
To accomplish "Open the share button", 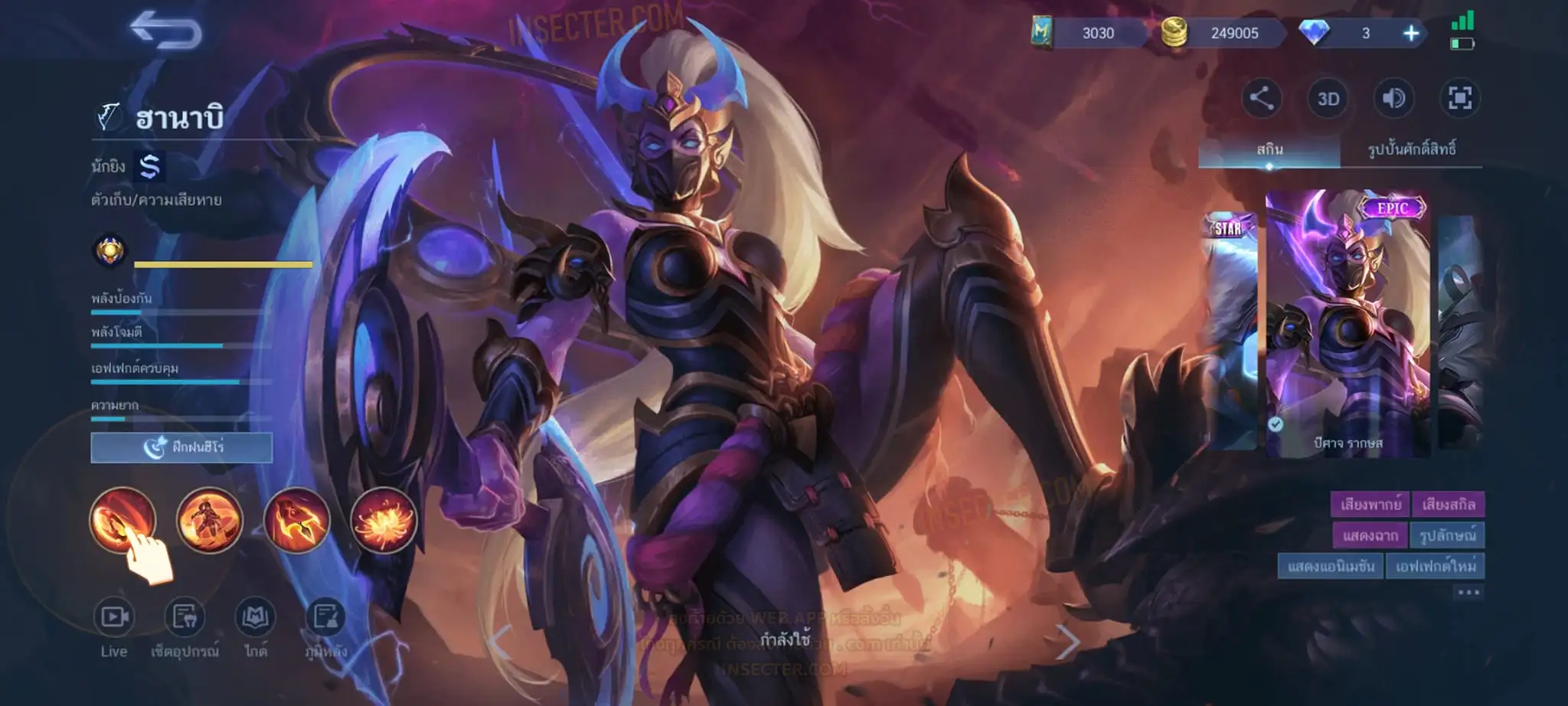I will 1261,98.
